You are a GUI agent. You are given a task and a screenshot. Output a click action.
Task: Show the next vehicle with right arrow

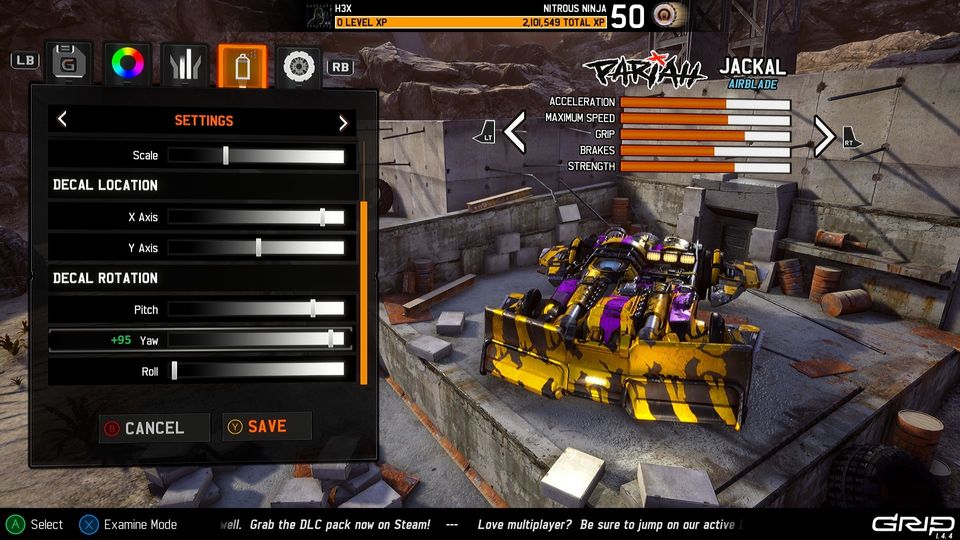pyautogui.click(x=823, y=135)
